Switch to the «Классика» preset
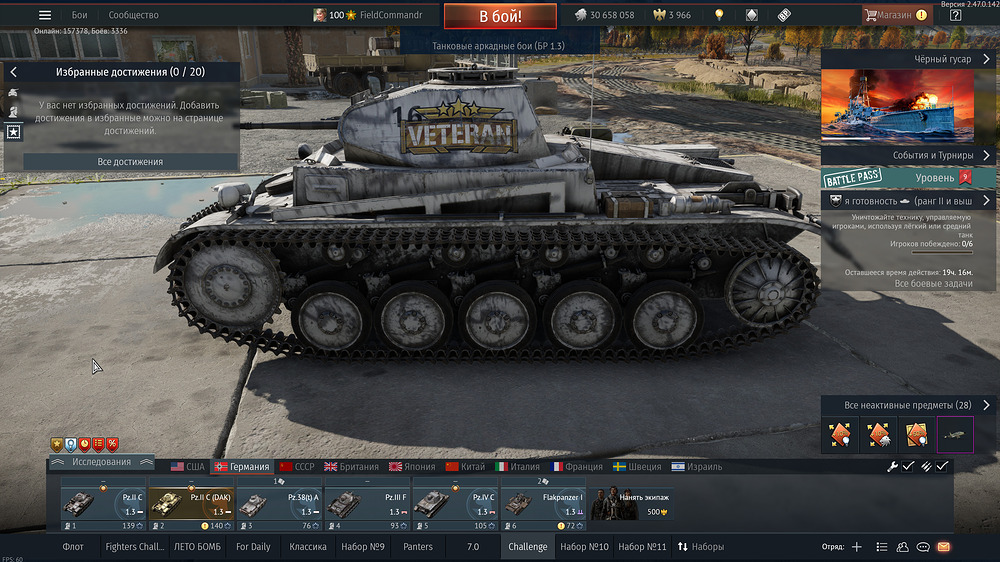 pyautogui.click(x=308, y=547)
